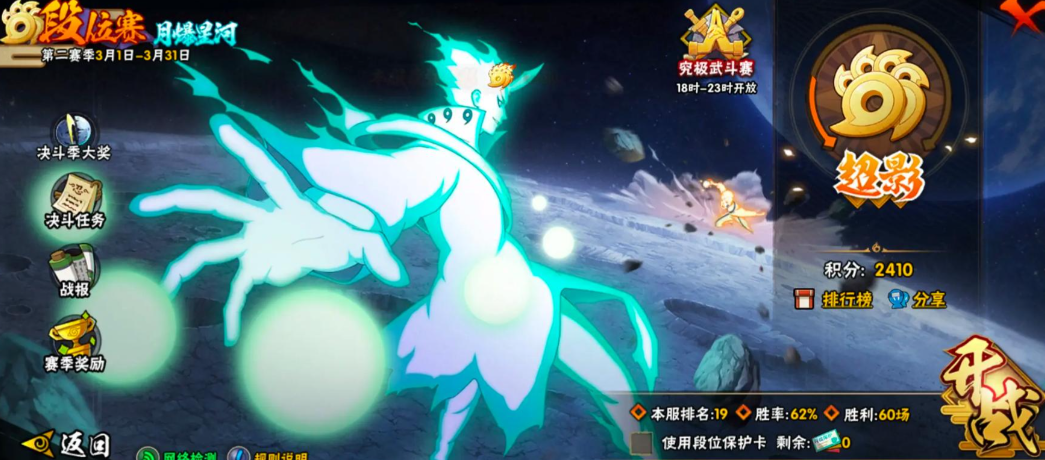This screenshot has height=460, width=1045.
Task: Click the 分享 share button
Action: coord(916,299)
